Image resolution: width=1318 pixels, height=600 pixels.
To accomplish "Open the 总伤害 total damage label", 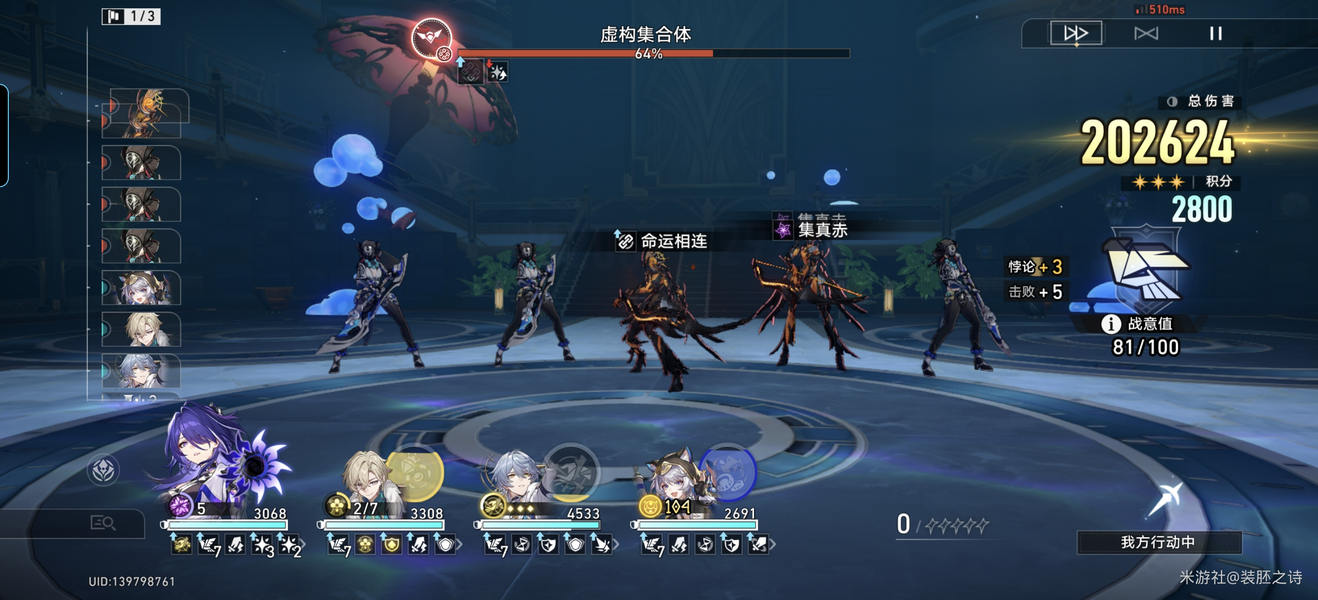I will pyautogui.click(x=1201, y=102).
